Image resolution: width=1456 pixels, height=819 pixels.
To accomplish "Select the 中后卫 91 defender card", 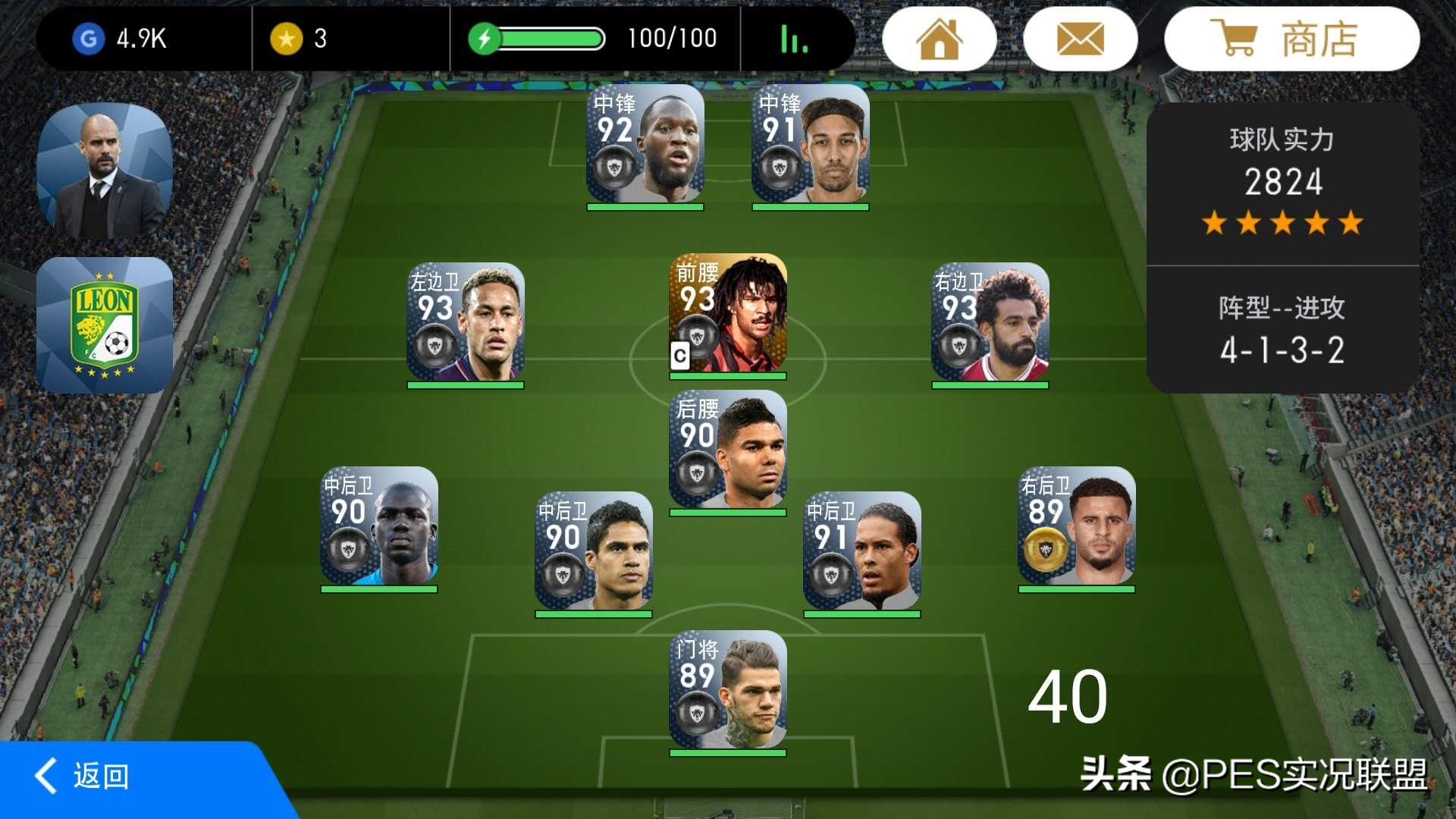I will (x=862, y=551).
